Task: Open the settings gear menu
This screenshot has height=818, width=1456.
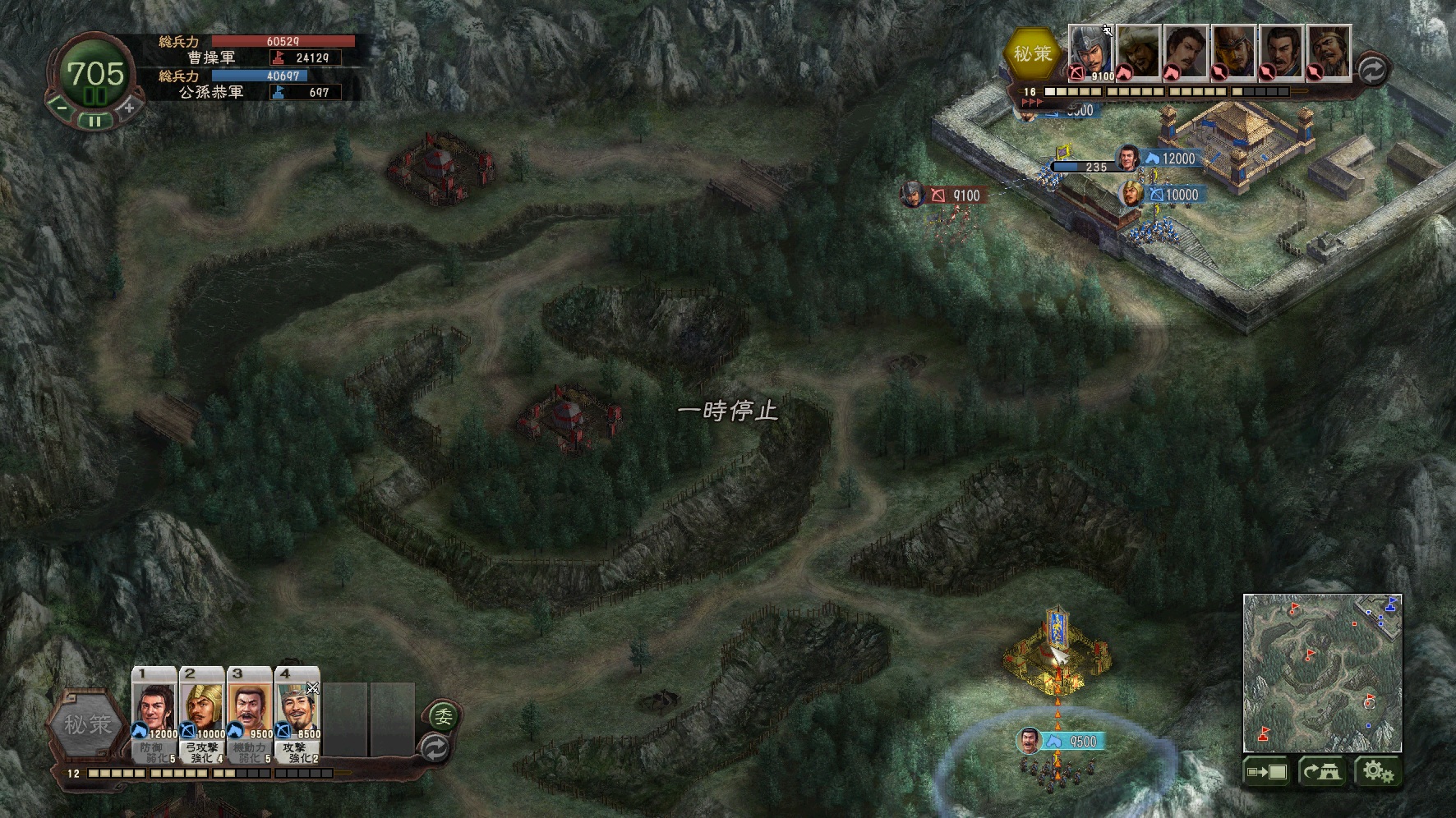Action: coord(1377,772)
